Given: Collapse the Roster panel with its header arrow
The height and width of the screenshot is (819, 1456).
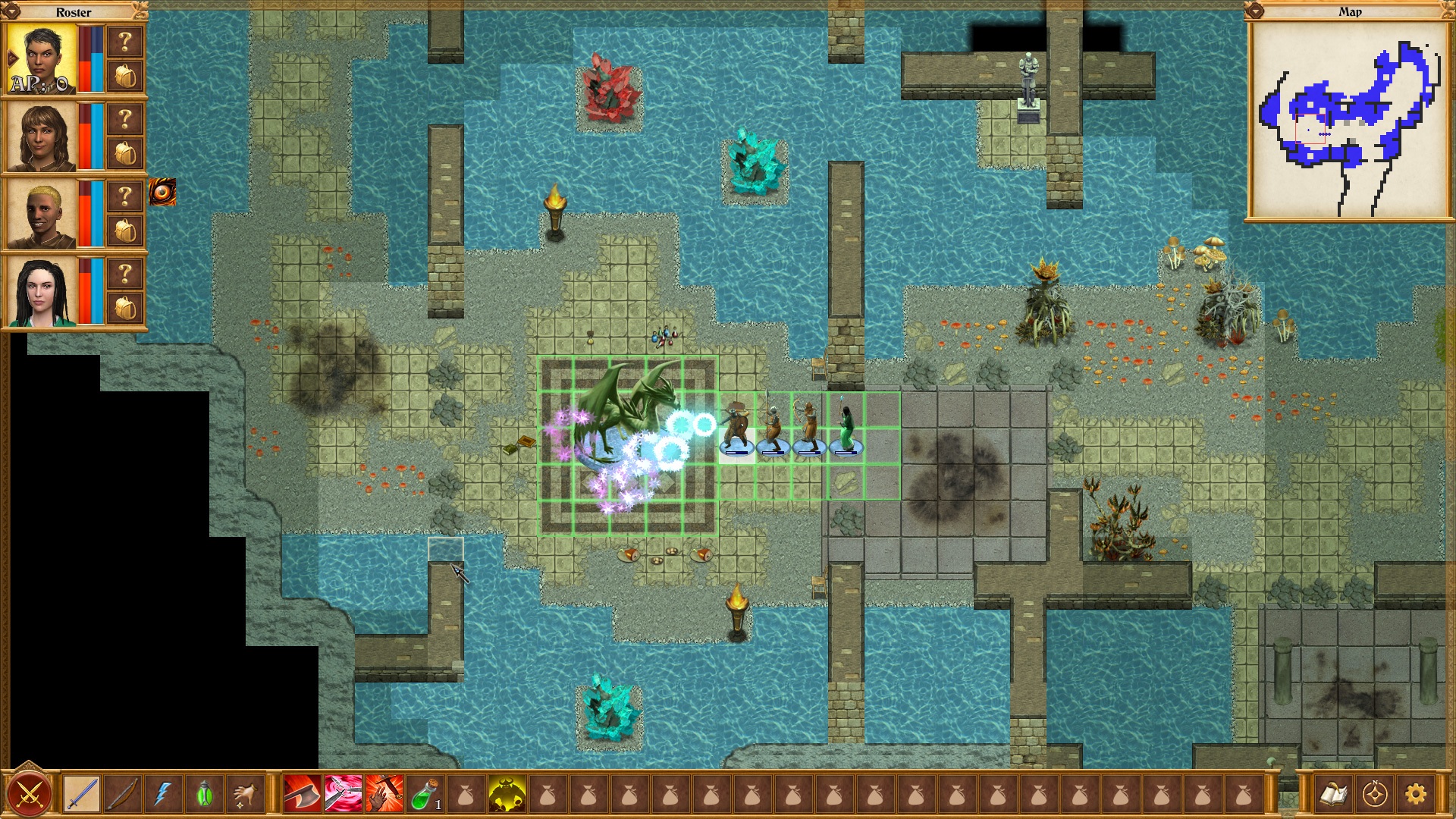Looking at the screenshot, I should coord(11,12).
